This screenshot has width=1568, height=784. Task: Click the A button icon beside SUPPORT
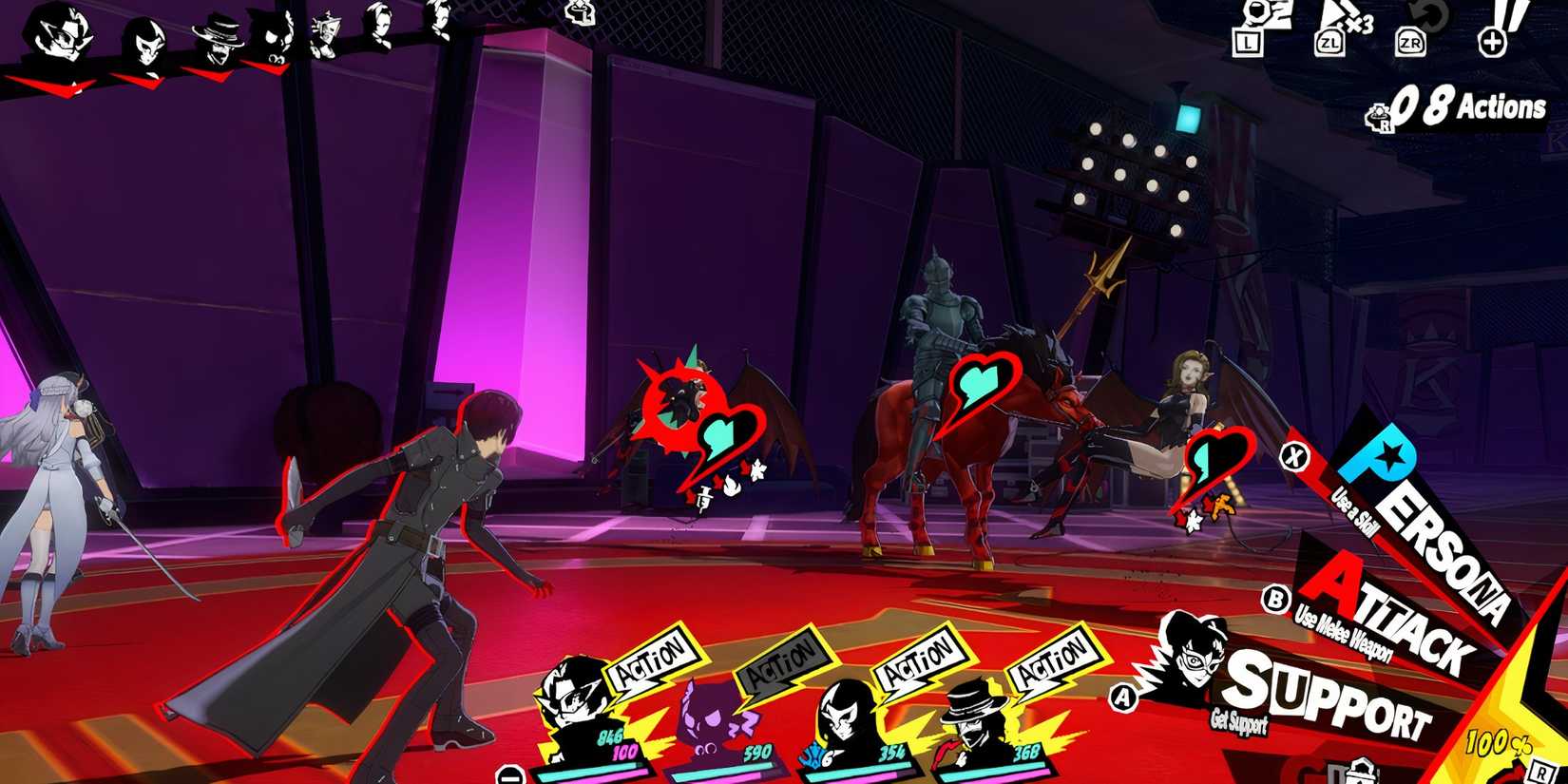click(1122, 695)
